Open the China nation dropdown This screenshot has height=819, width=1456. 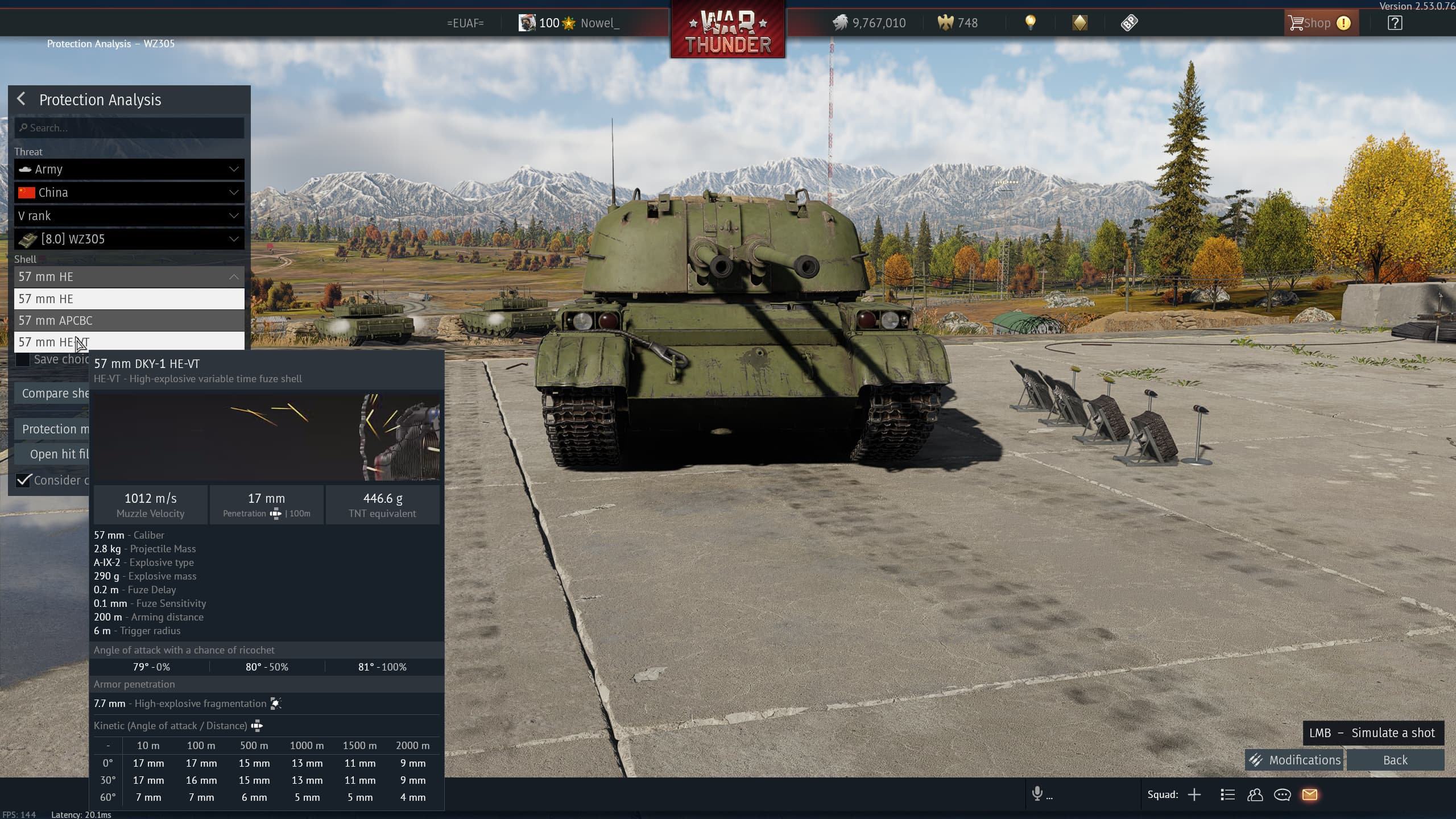pos(129,193)
